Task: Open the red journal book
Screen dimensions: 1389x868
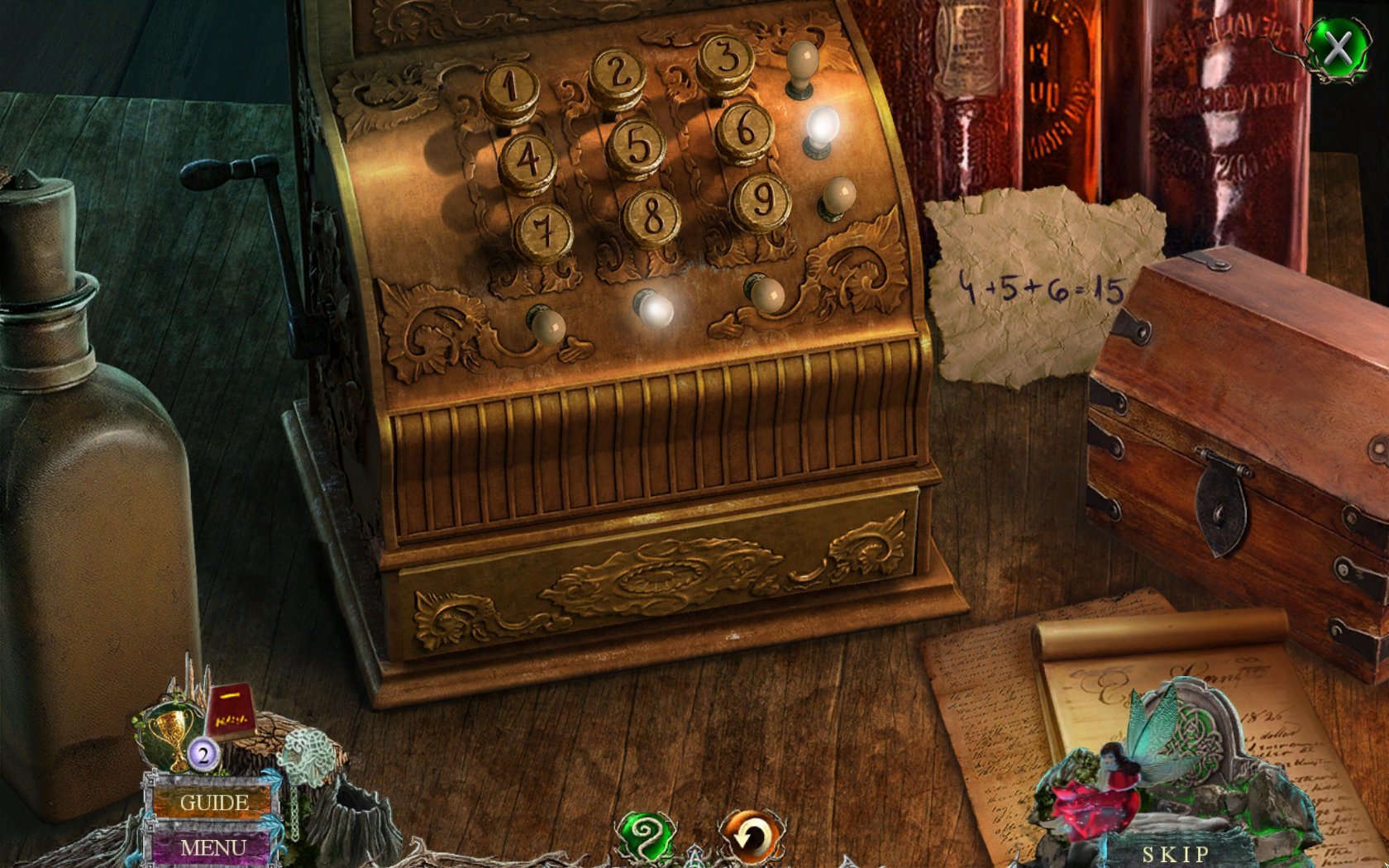Action: pos(229,711)
